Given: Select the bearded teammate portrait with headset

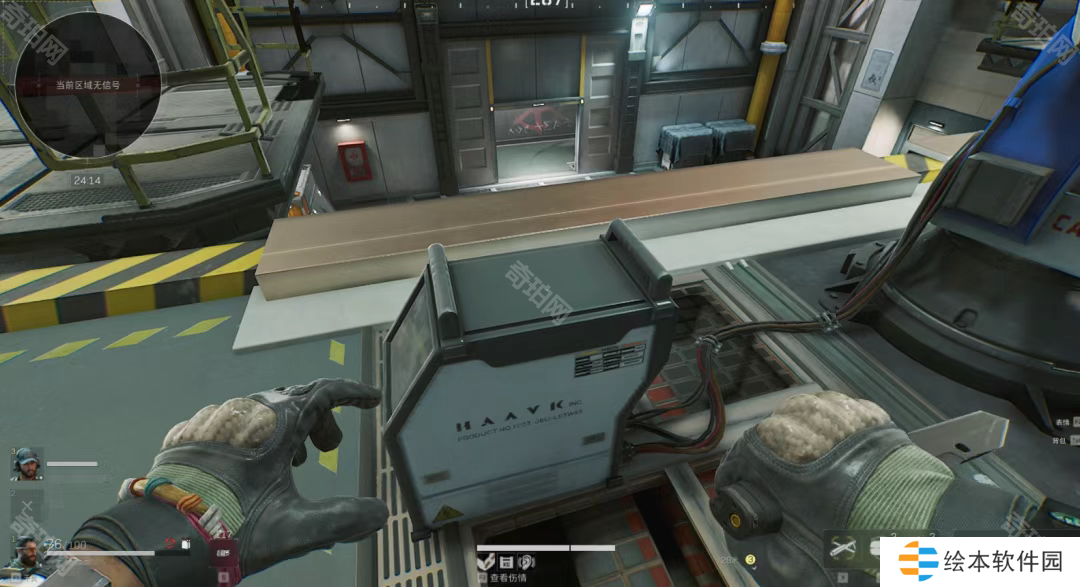Looking at the screenshot, I should click(26, 464).
